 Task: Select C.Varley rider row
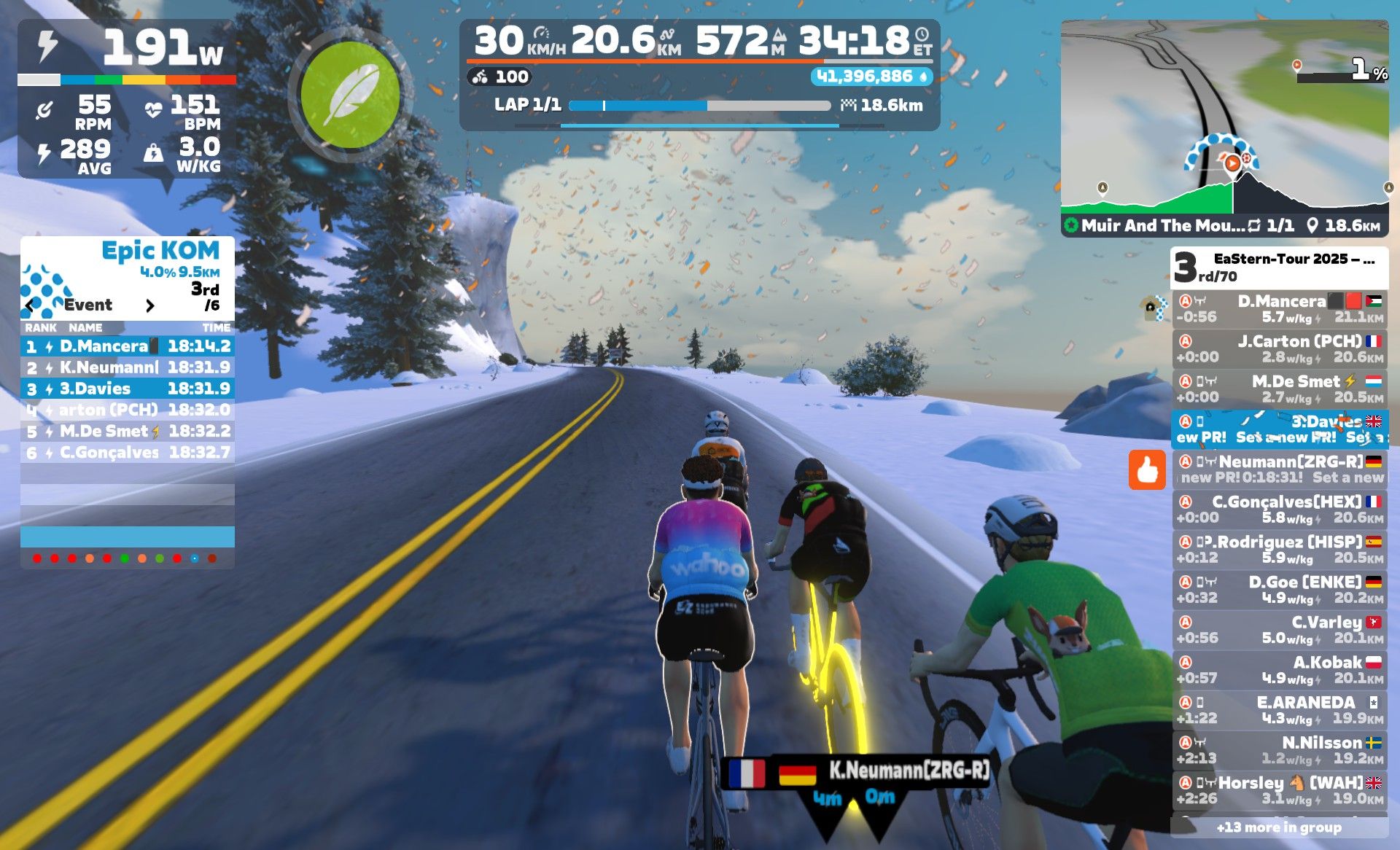1280,629
